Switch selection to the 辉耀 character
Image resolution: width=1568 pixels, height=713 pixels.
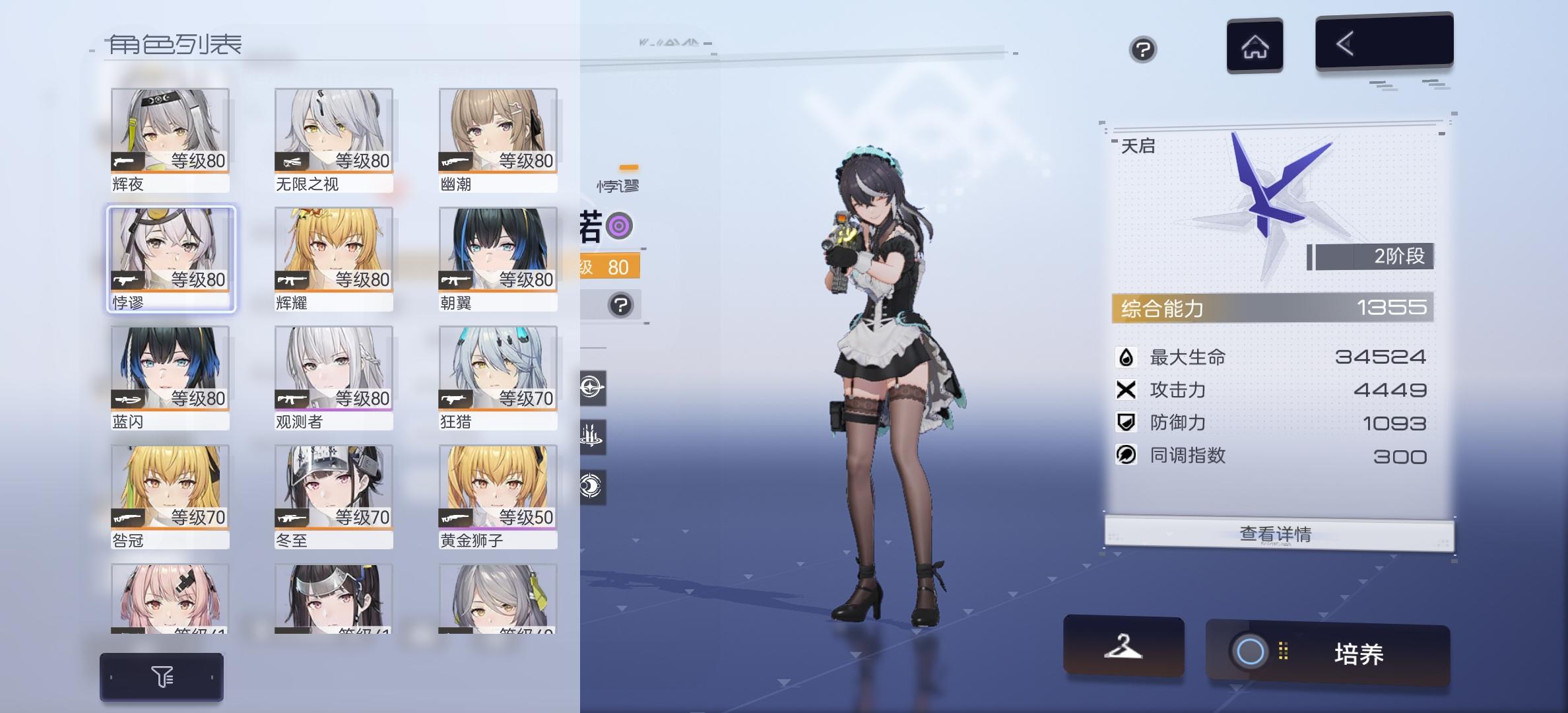tap(333, 257)
